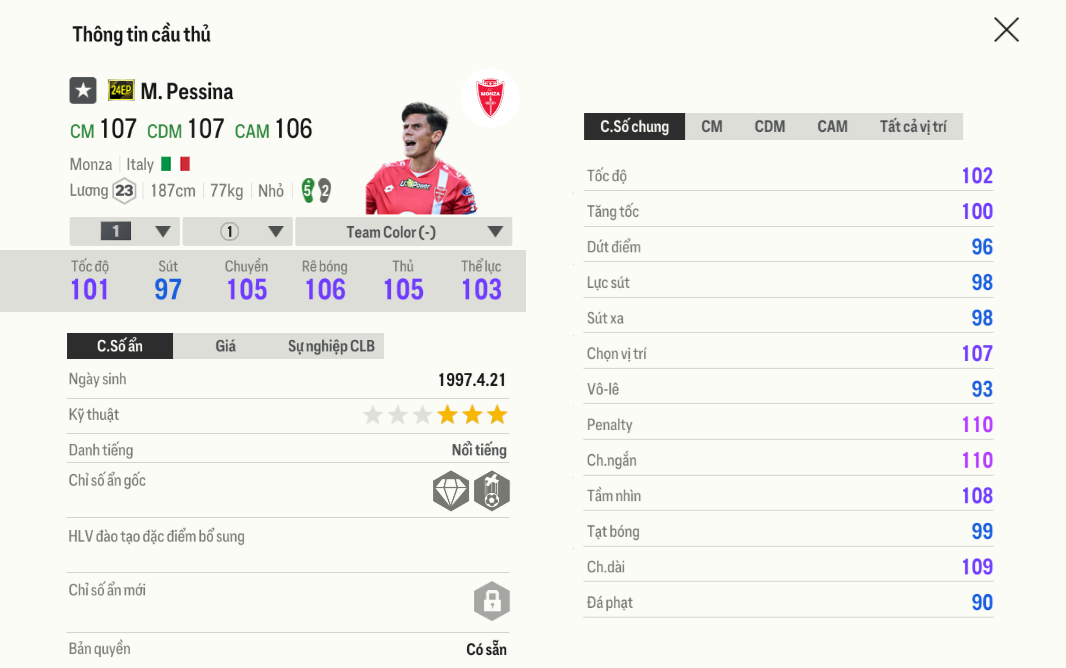The width and height of the screenshot is (1066, 668).
Task: Select the C.Số chung stats tab
Action: [634, 127]
